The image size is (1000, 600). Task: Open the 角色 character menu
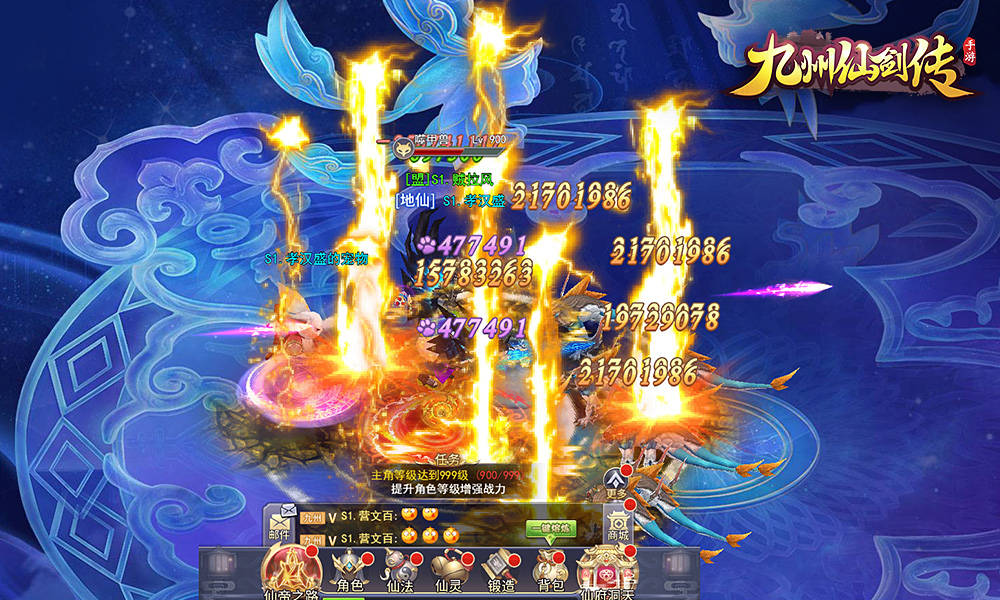point(350,571)
